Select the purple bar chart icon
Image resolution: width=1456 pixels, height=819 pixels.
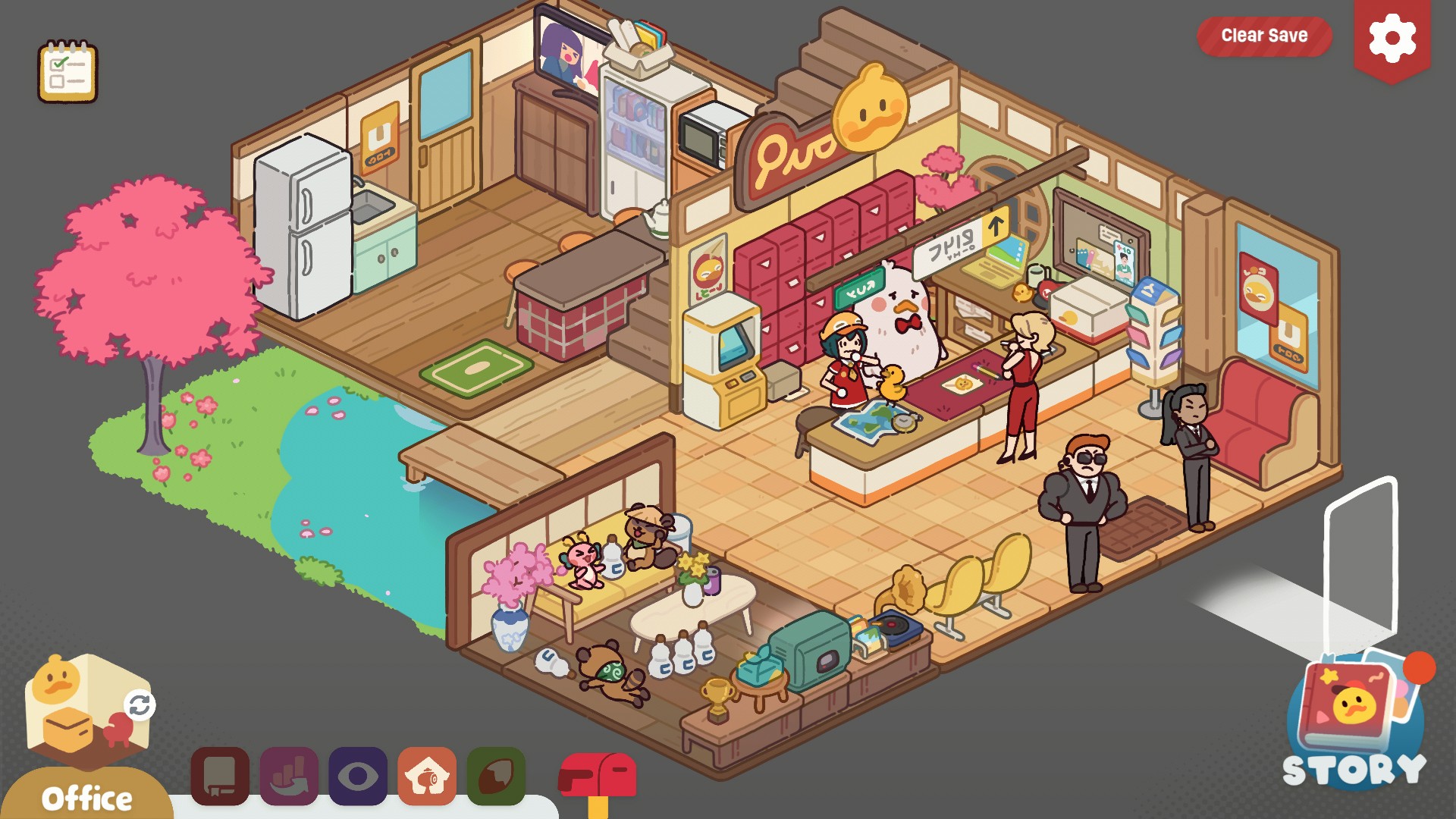click(289, 776)
